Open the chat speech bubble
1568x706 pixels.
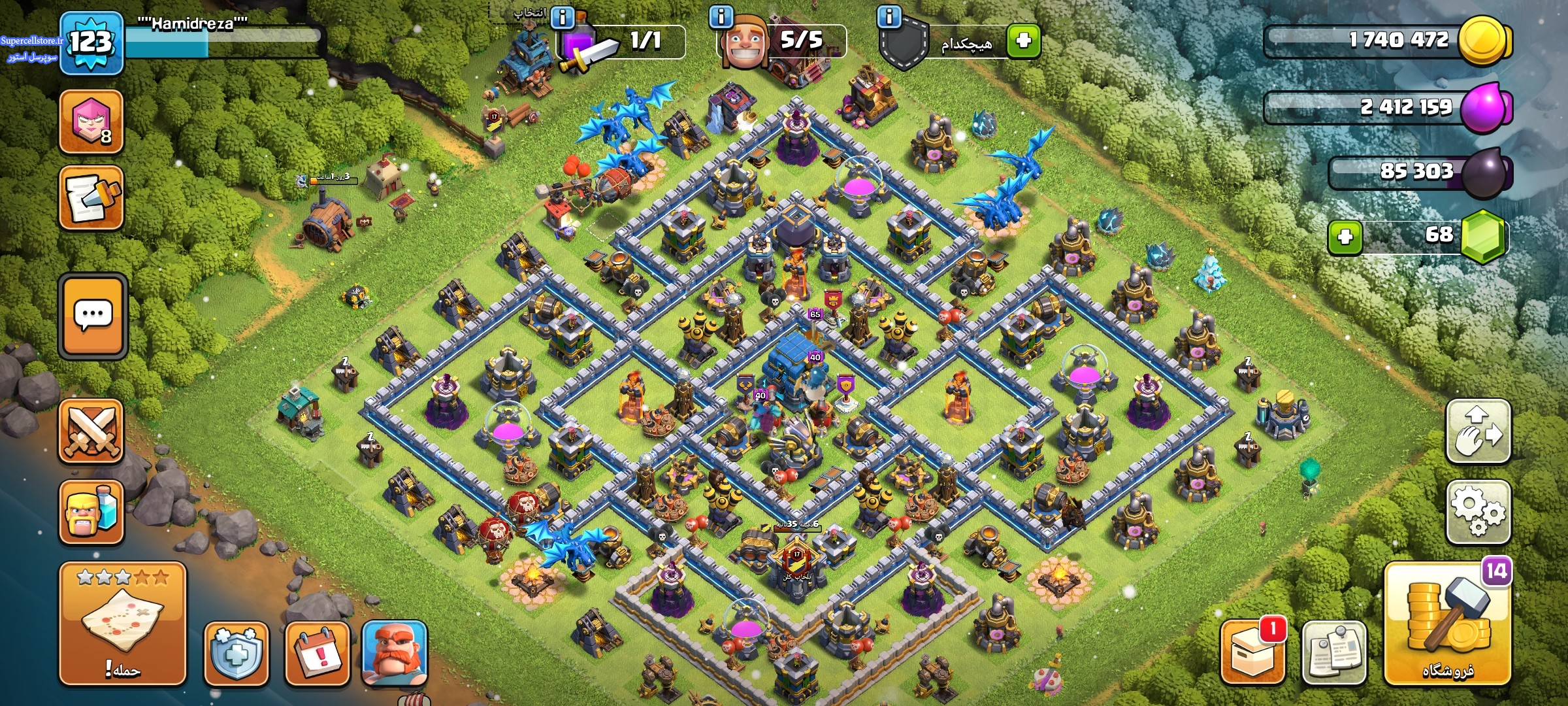point(93,316)
